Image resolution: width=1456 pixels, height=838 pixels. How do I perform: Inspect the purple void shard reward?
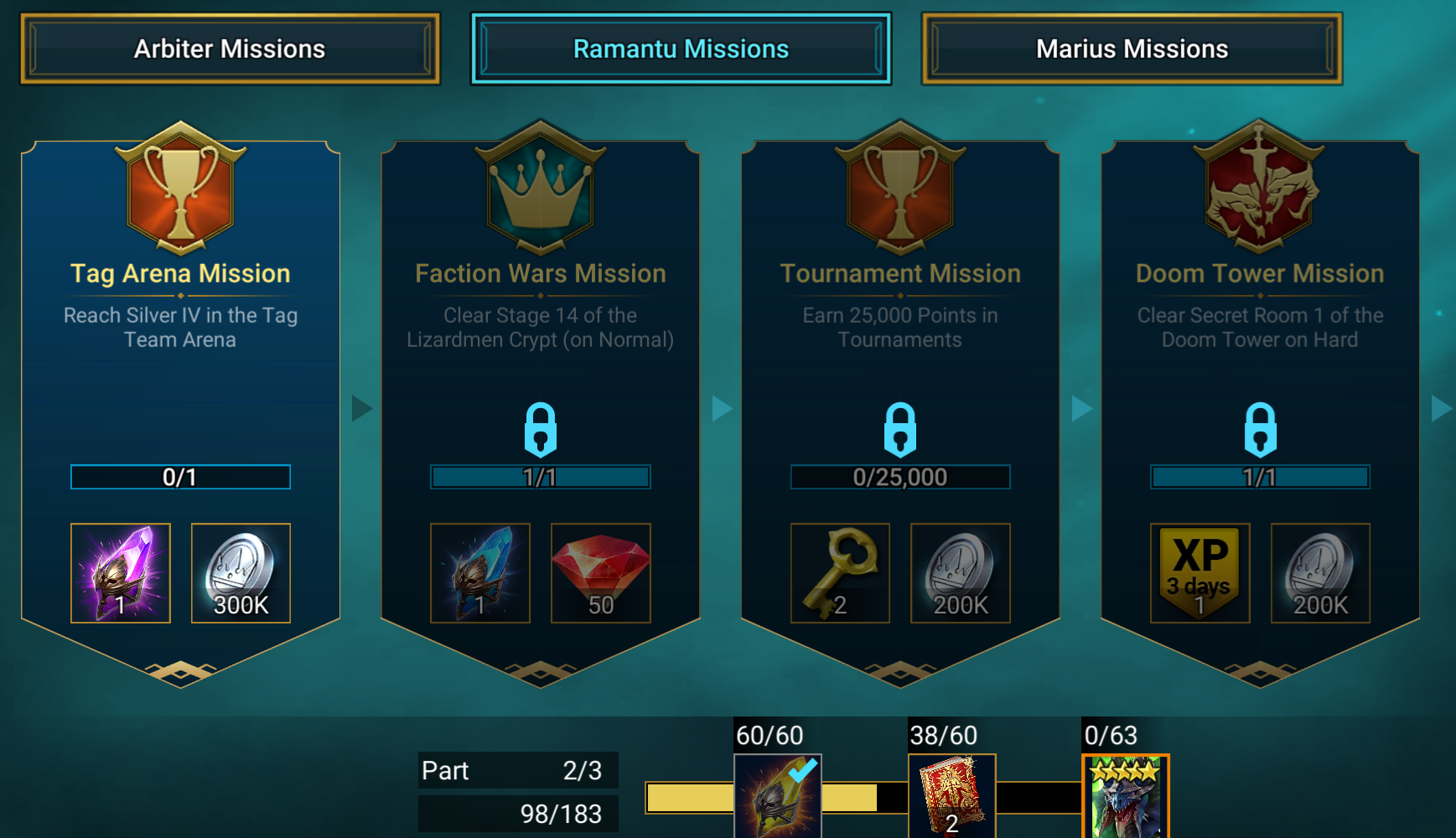coord(121,573)
